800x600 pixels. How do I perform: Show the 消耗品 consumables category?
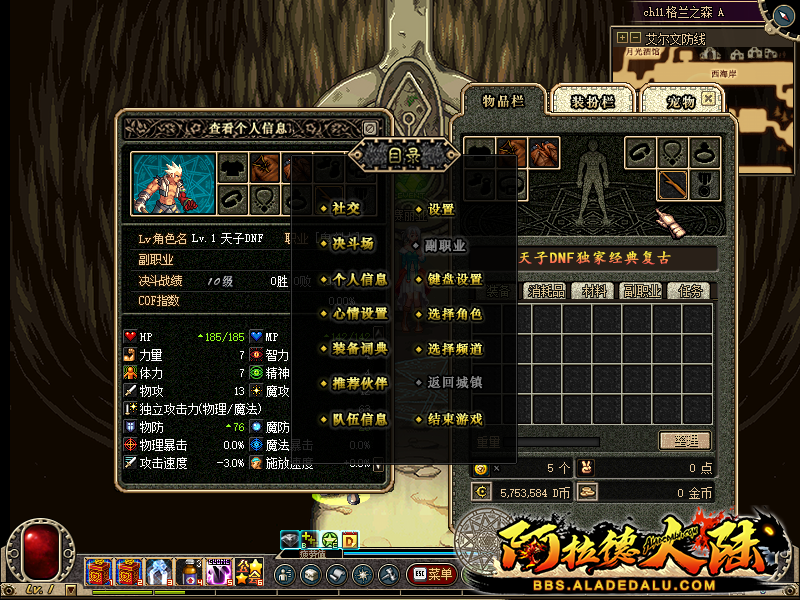point(546,292)
